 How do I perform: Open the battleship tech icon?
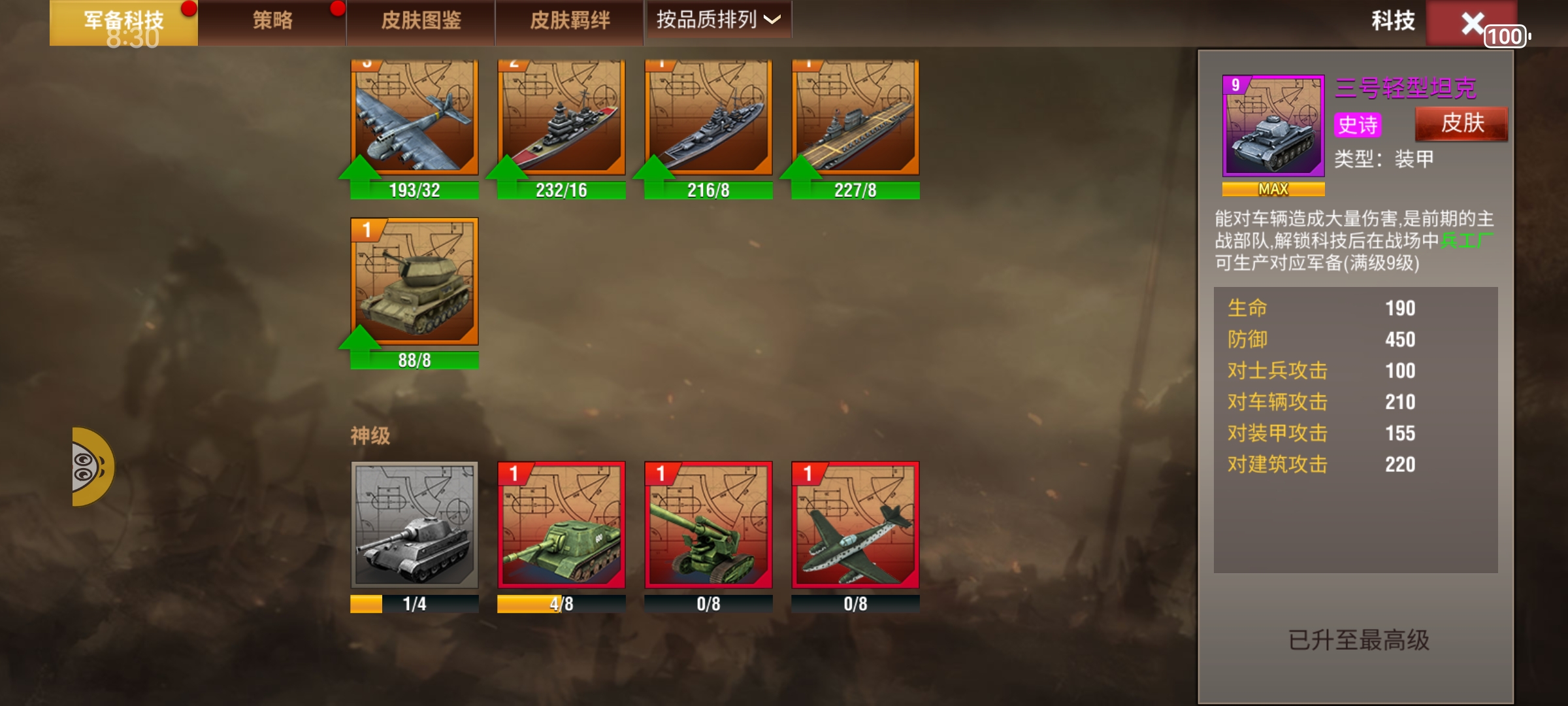tap(562, 121)
